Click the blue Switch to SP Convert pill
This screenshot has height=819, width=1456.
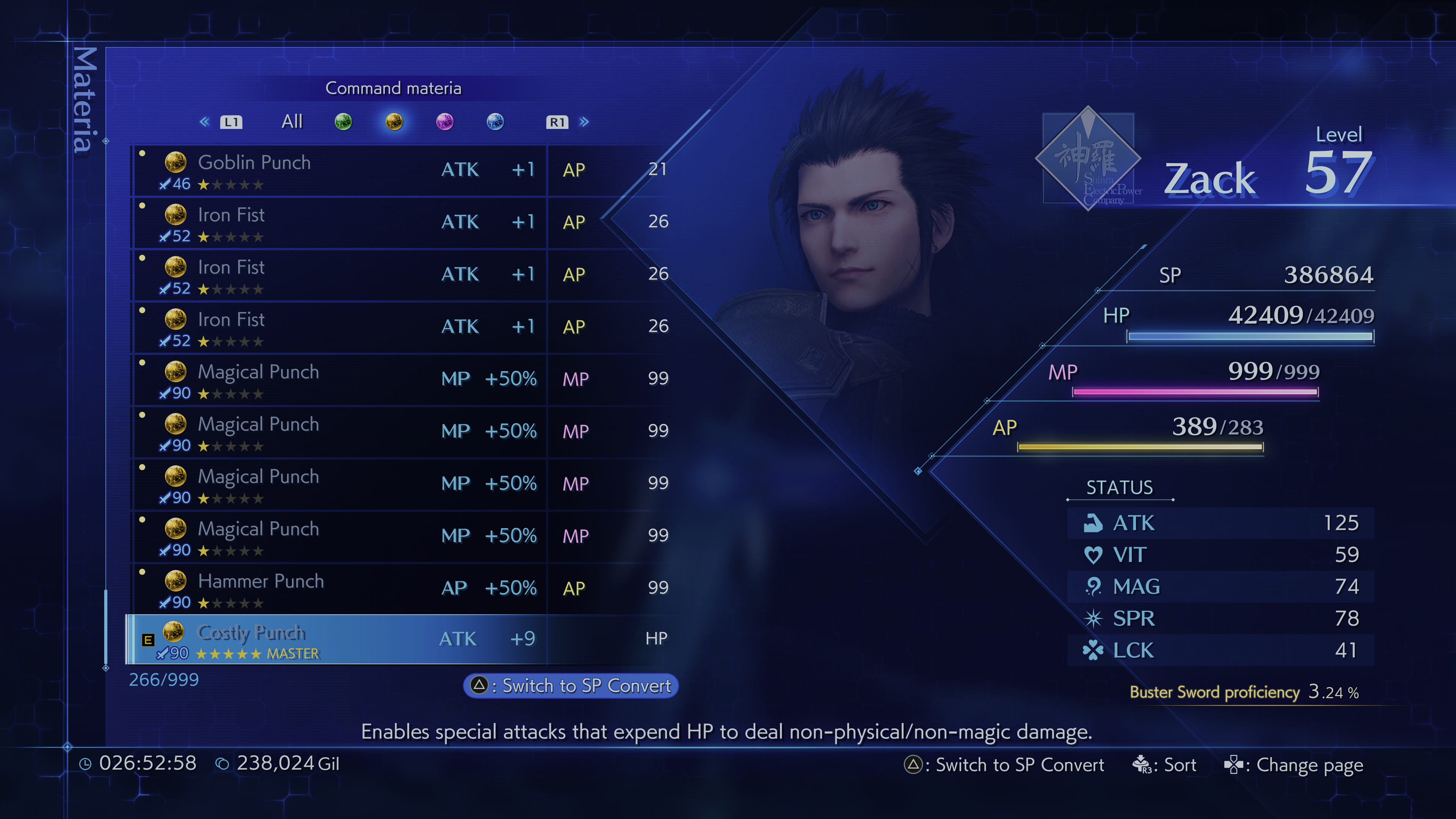tap(571, 686)
